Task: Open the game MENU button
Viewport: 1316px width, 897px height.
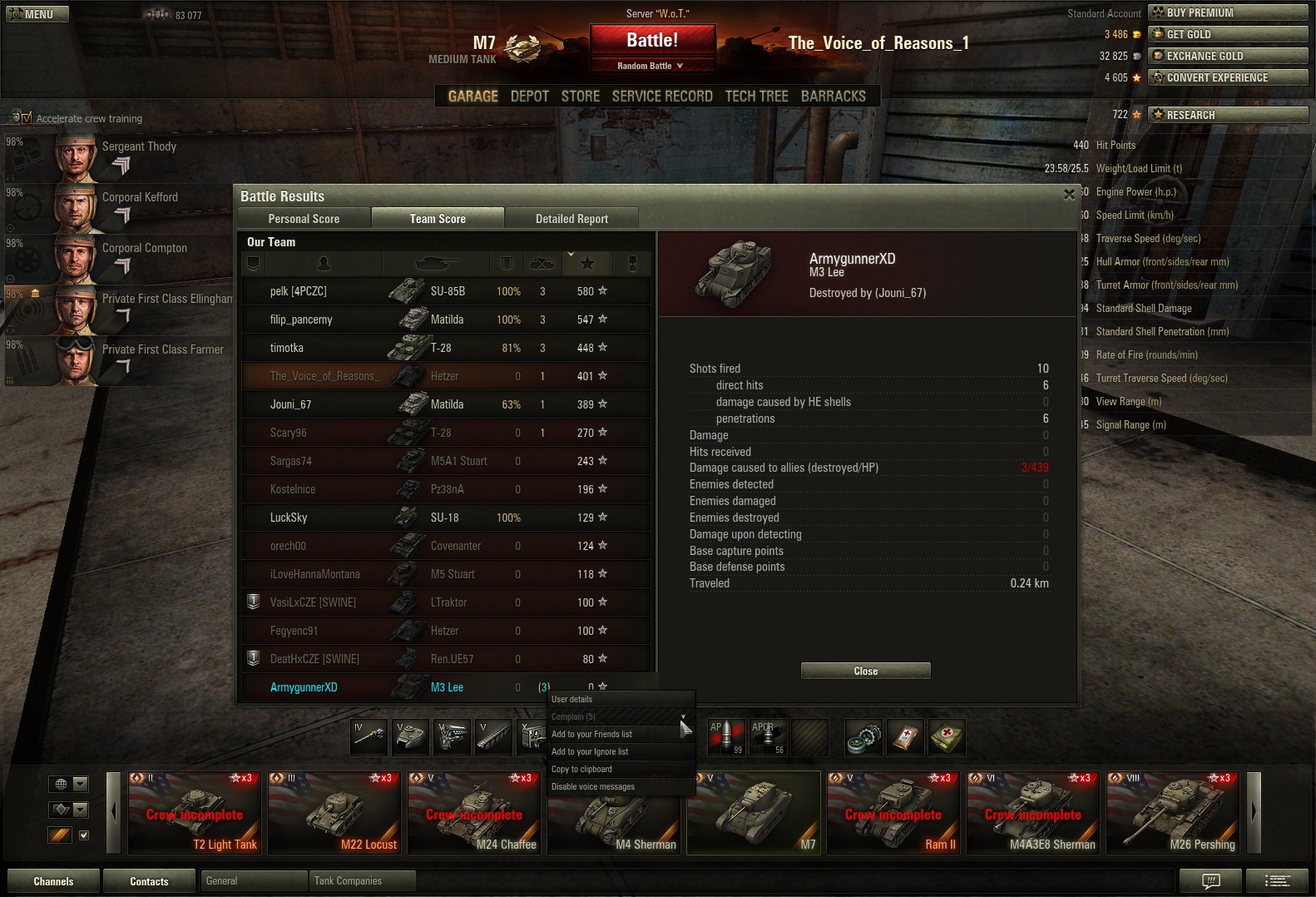Action: (37, 14)
